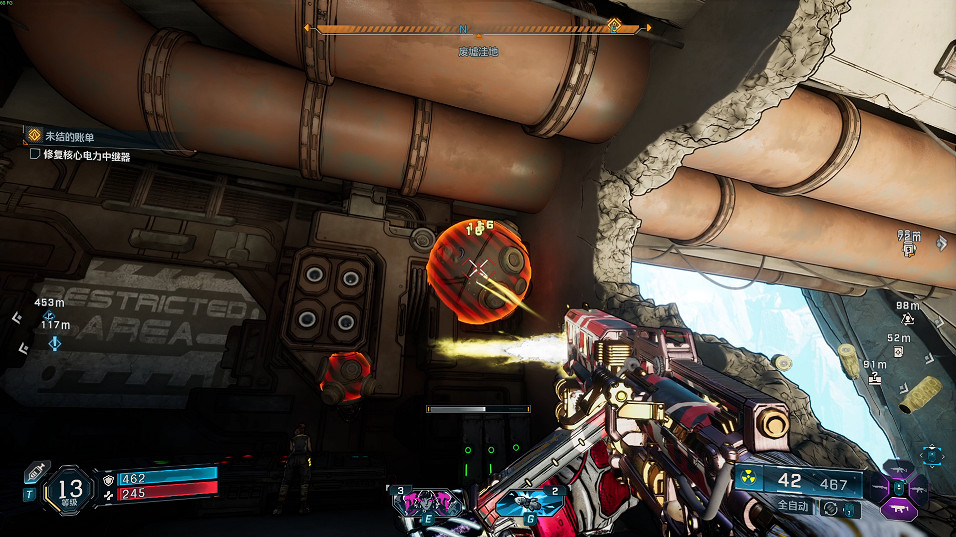956x537 pixels.
Task: Open the level 13 character badge
Action: point(70,489)
